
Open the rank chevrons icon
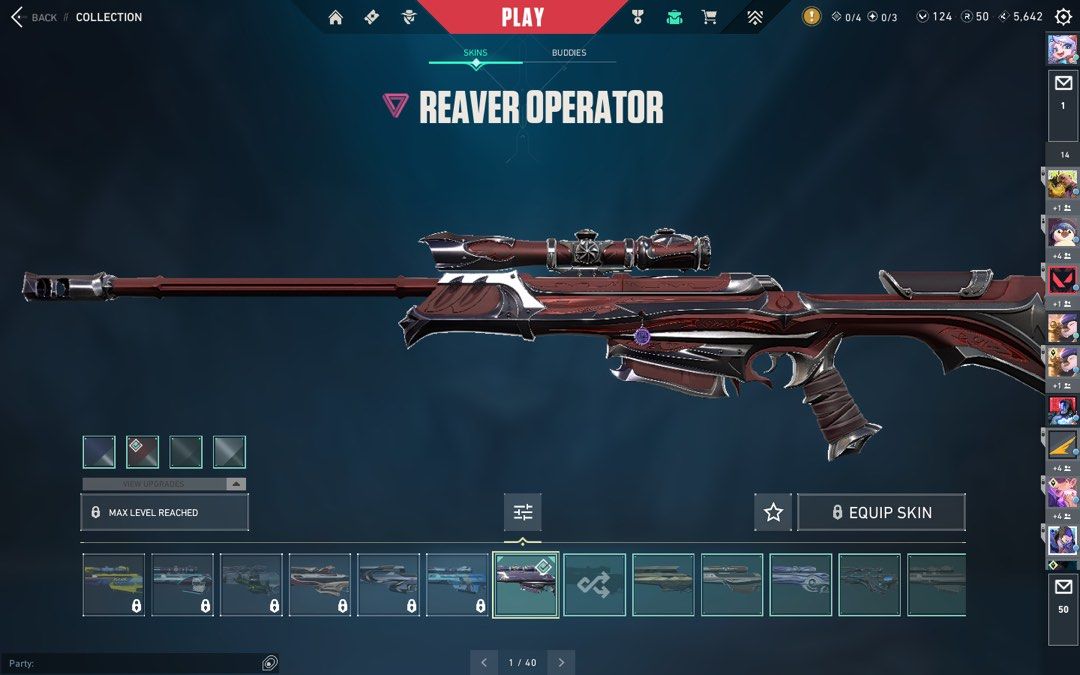pyautogui.click(x=755, y=17)
